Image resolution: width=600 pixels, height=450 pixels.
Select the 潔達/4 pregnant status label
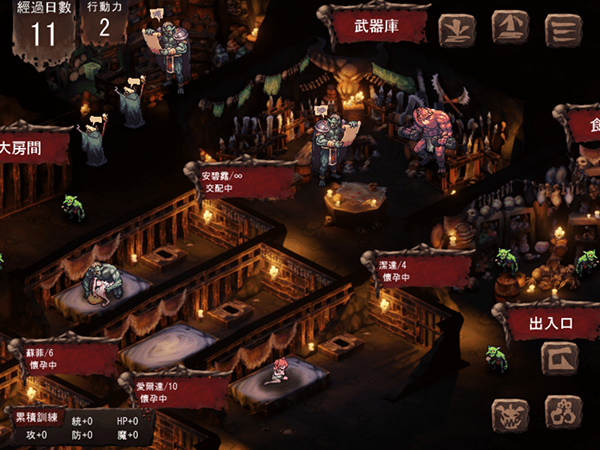418,269
